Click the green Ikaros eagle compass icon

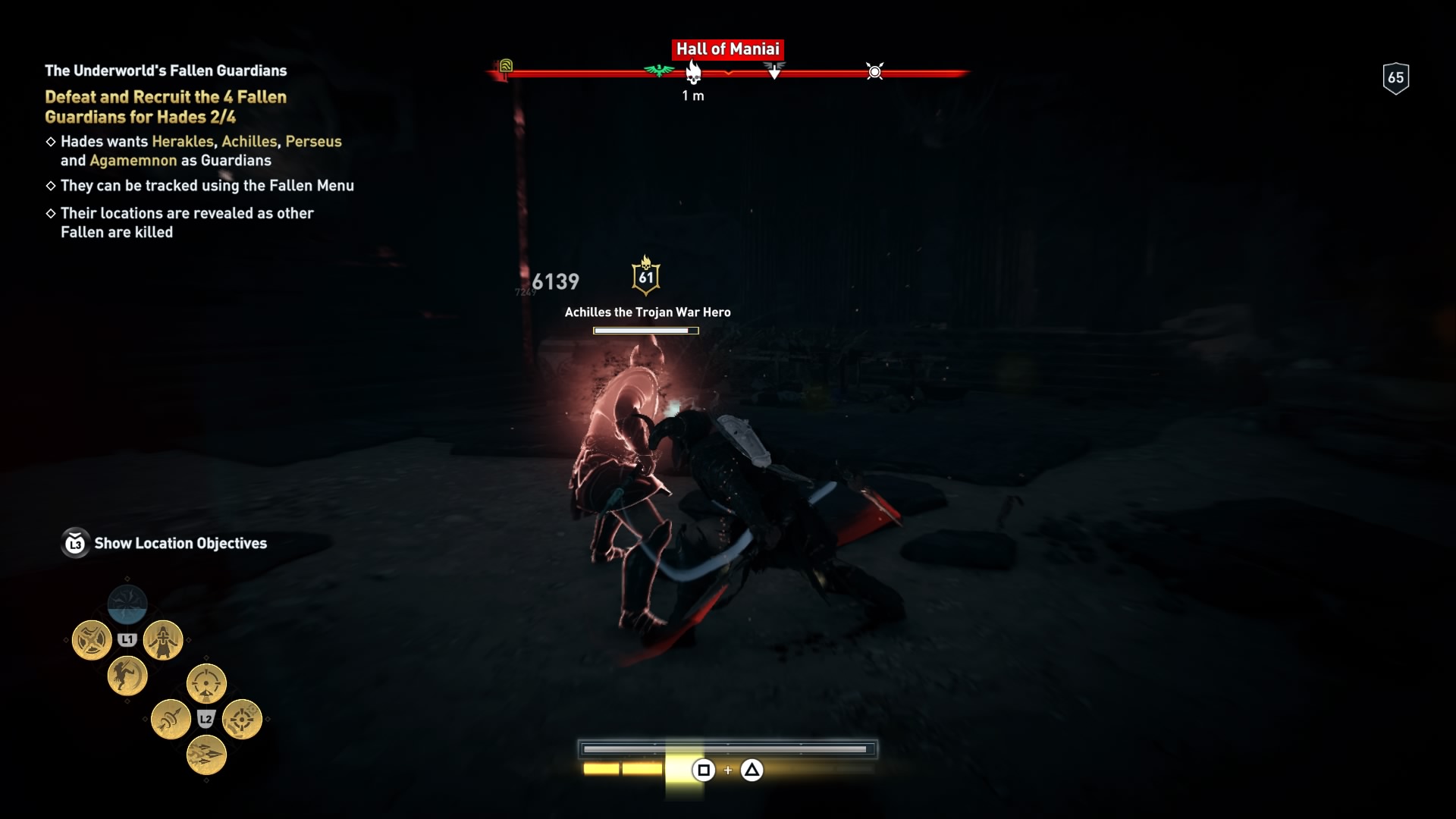pyautogui.click(x=657, y=71)
